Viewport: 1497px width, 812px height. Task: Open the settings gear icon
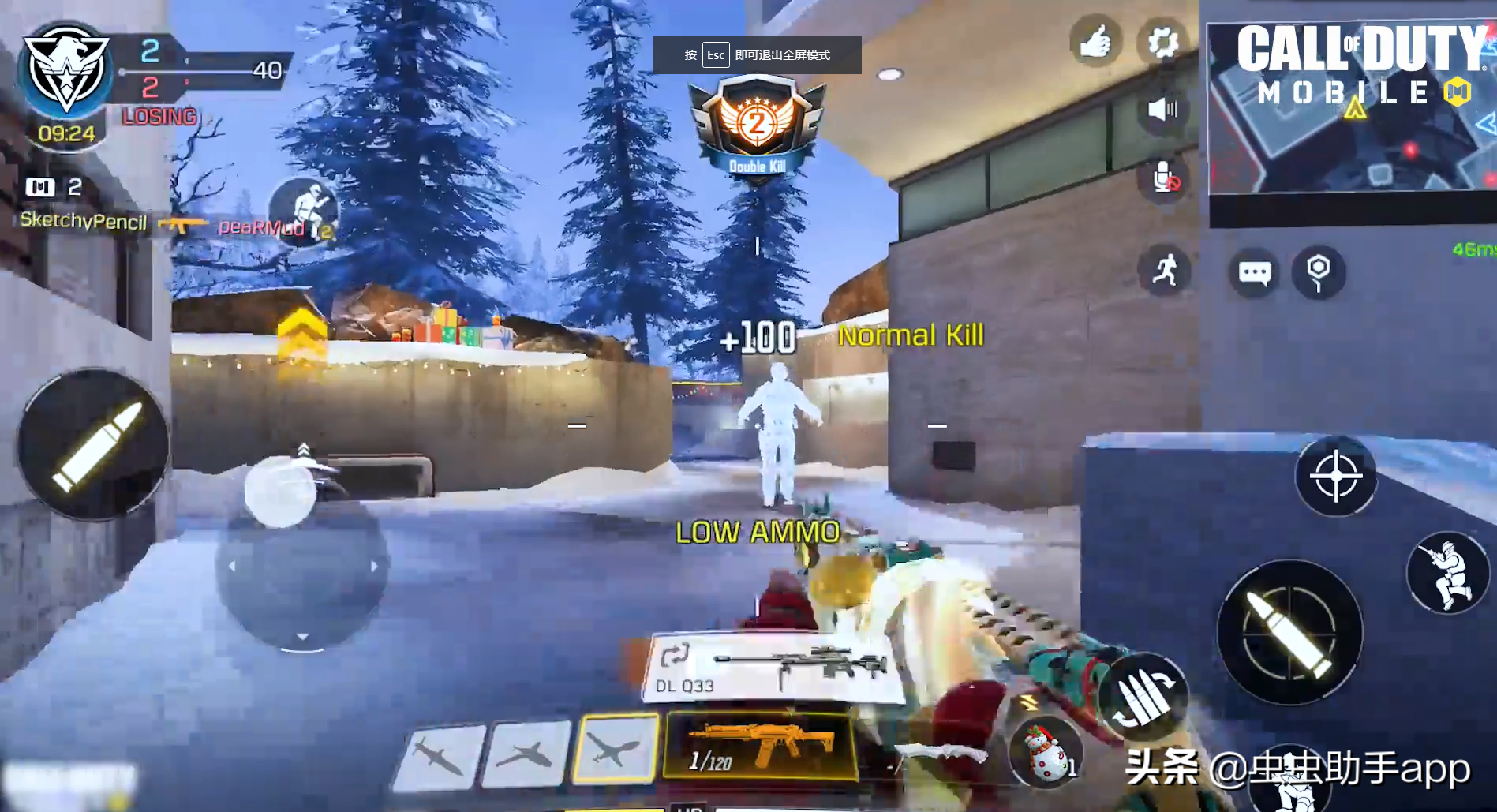pos(1162,43)
